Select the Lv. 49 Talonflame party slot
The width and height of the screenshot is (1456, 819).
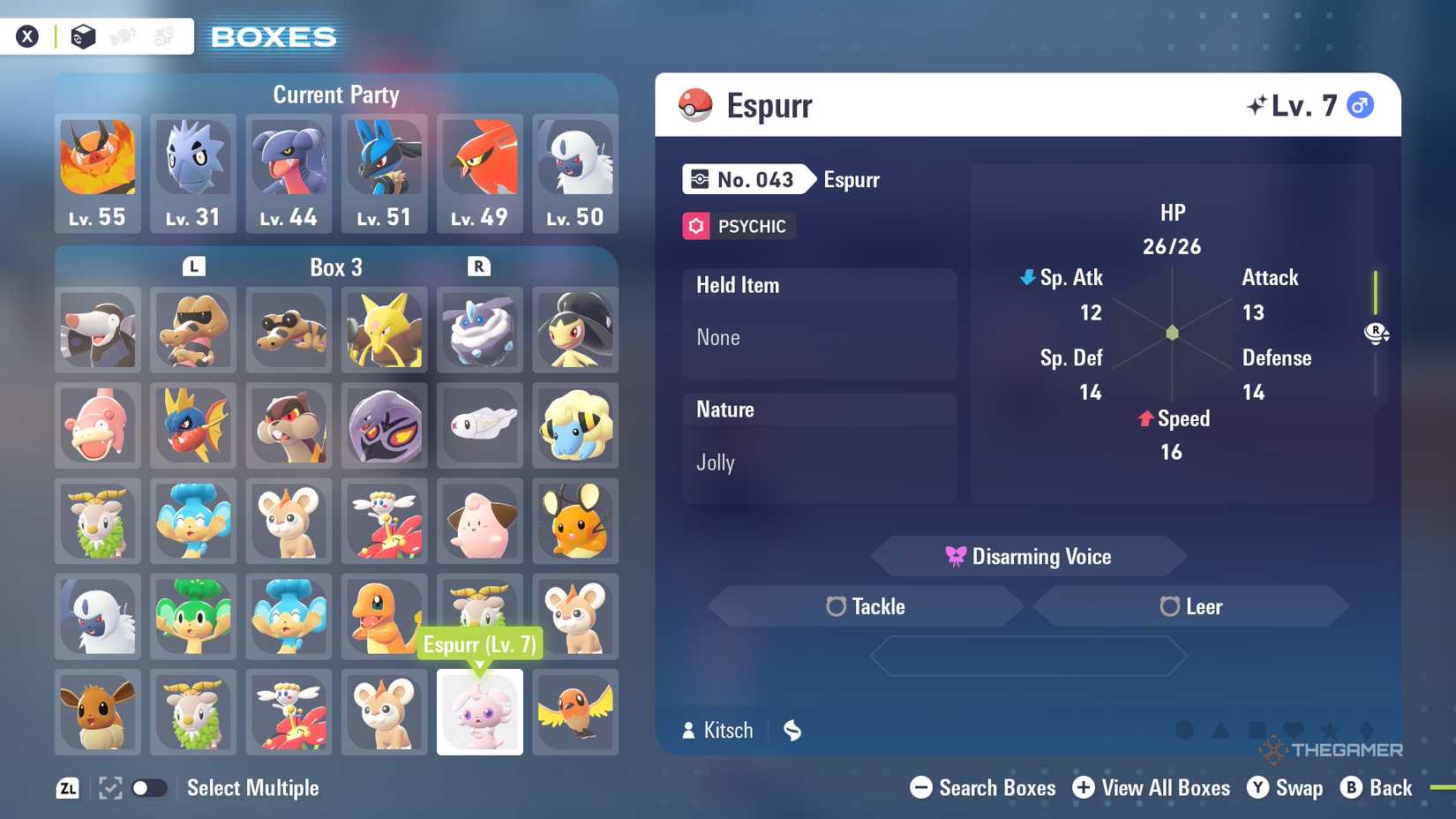click(479, 173)
